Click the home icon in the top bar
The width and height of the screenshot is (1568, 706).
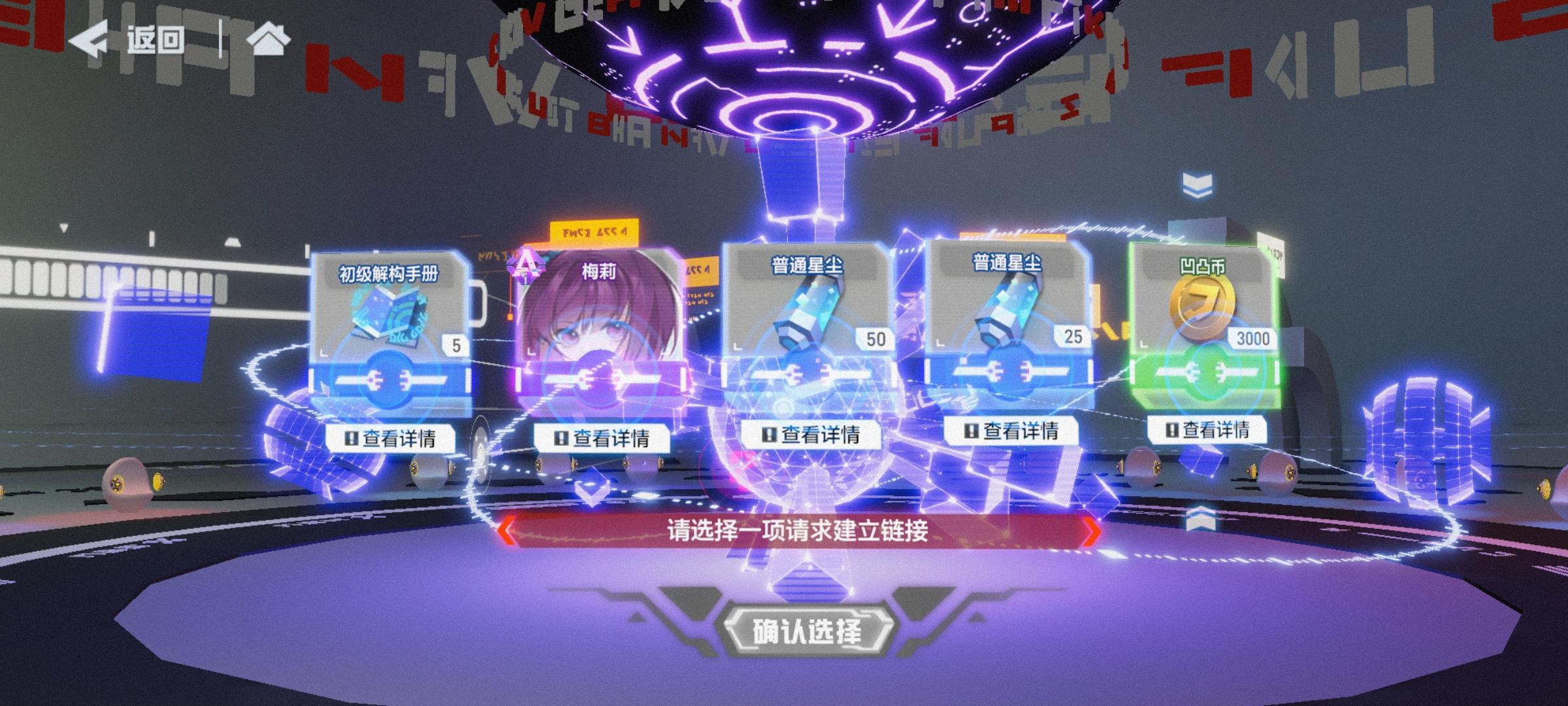tap(269, 38)
